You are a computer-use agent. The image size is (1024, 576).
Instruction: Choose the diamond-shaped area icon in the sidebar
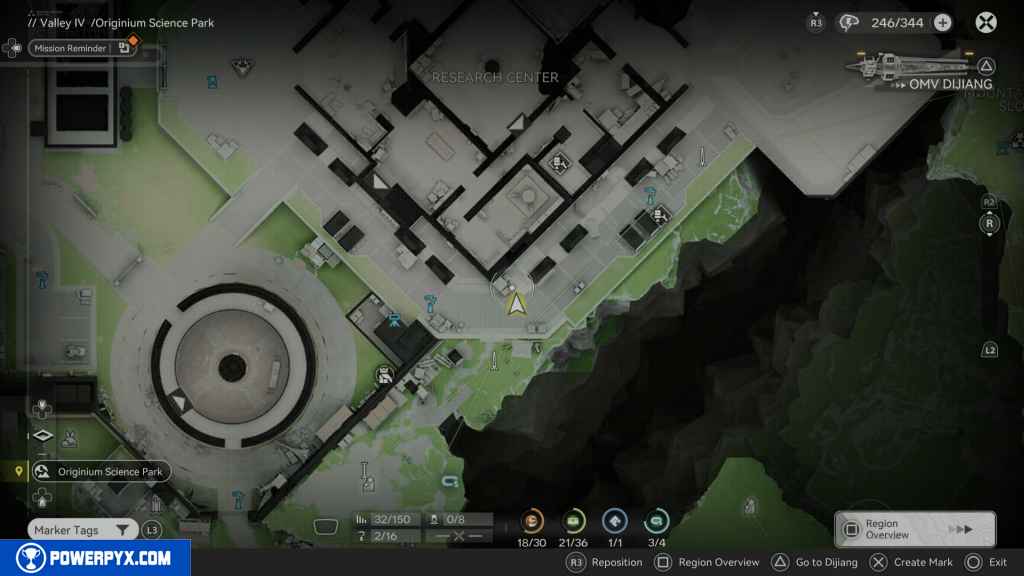pos(42,436)
